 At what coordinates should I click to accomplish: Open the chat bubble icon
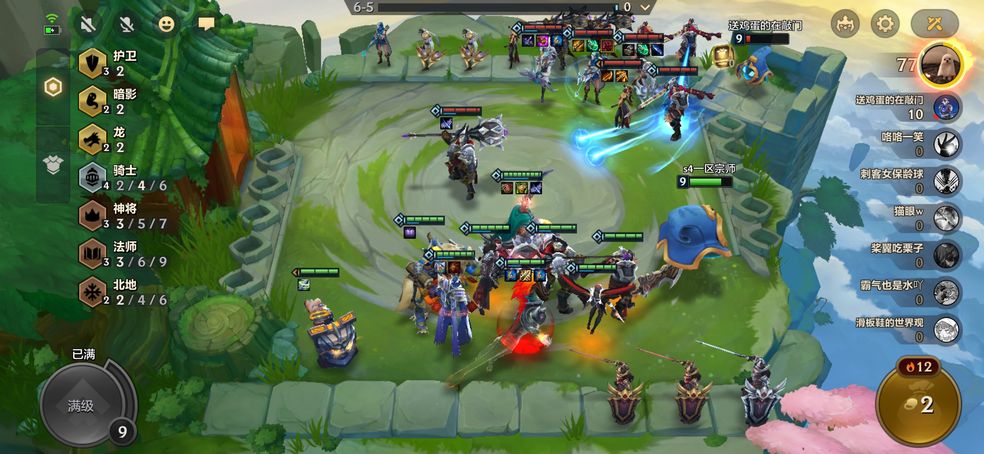(207, 23)
